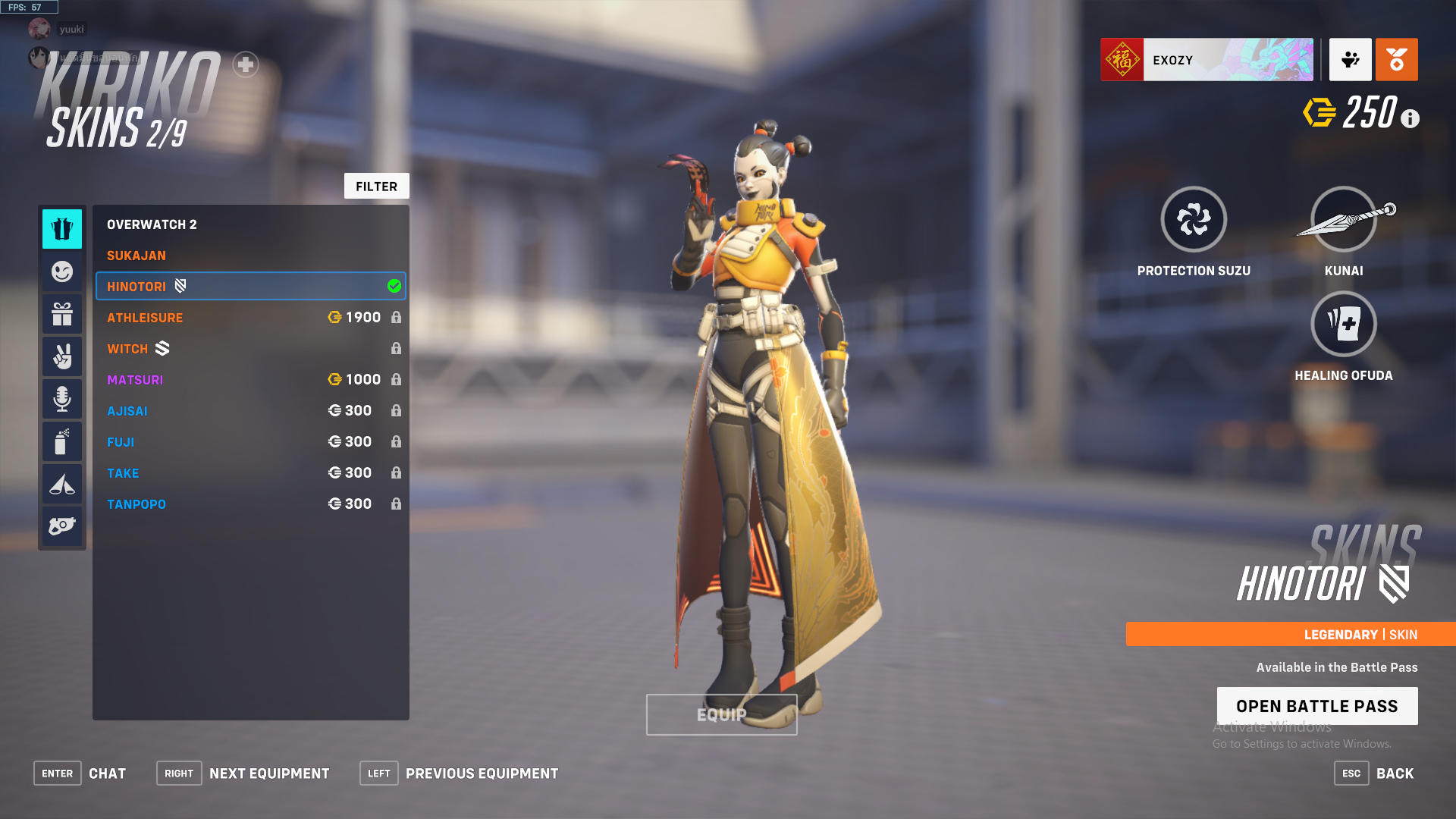Select the Matsuri skin entry
Image resolution: width=1456 pixels, height=819 pixels.
pyautogui.click(x=135, y=379)
